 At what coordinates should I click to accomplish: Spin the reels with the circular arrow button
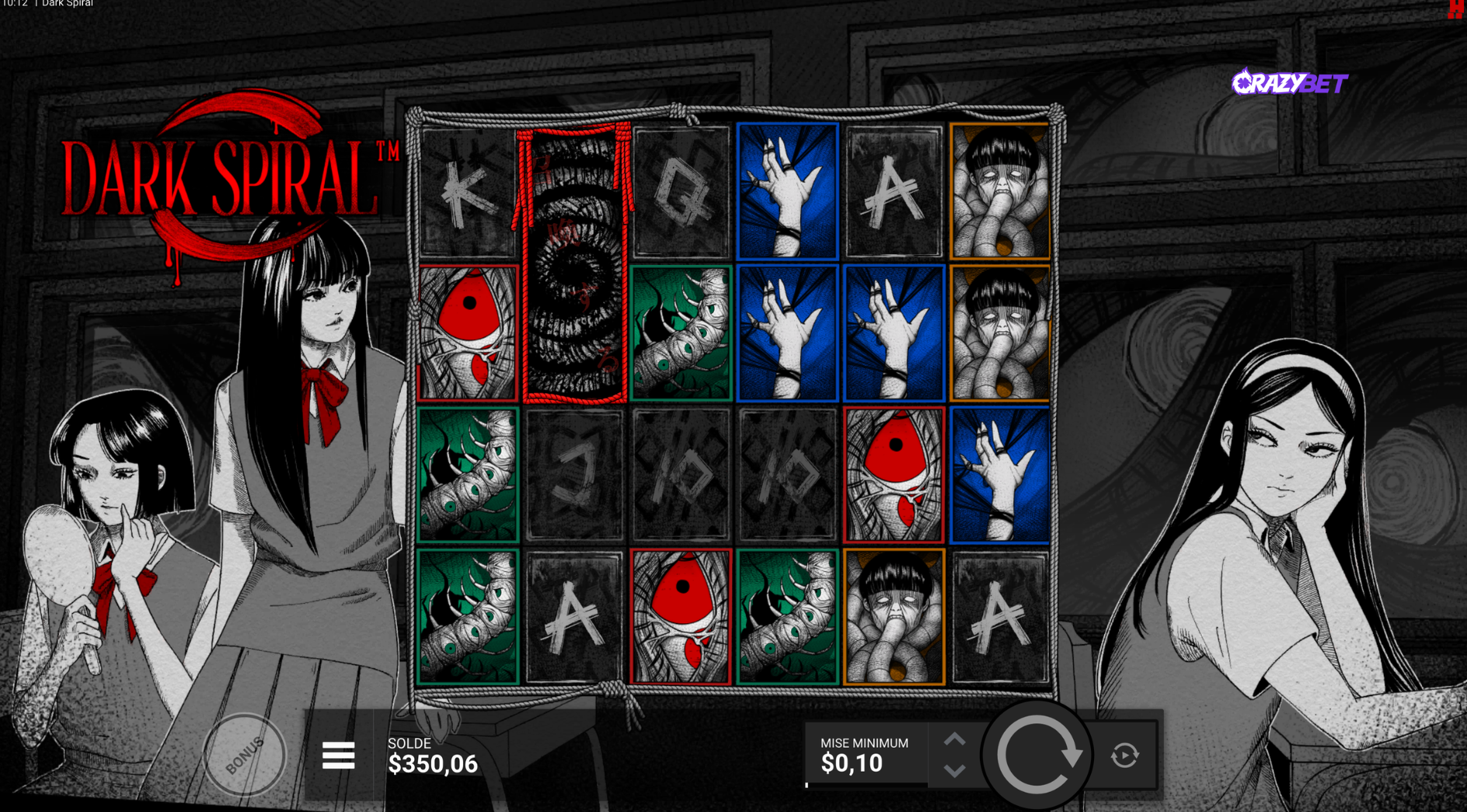tap(1037, 754)
